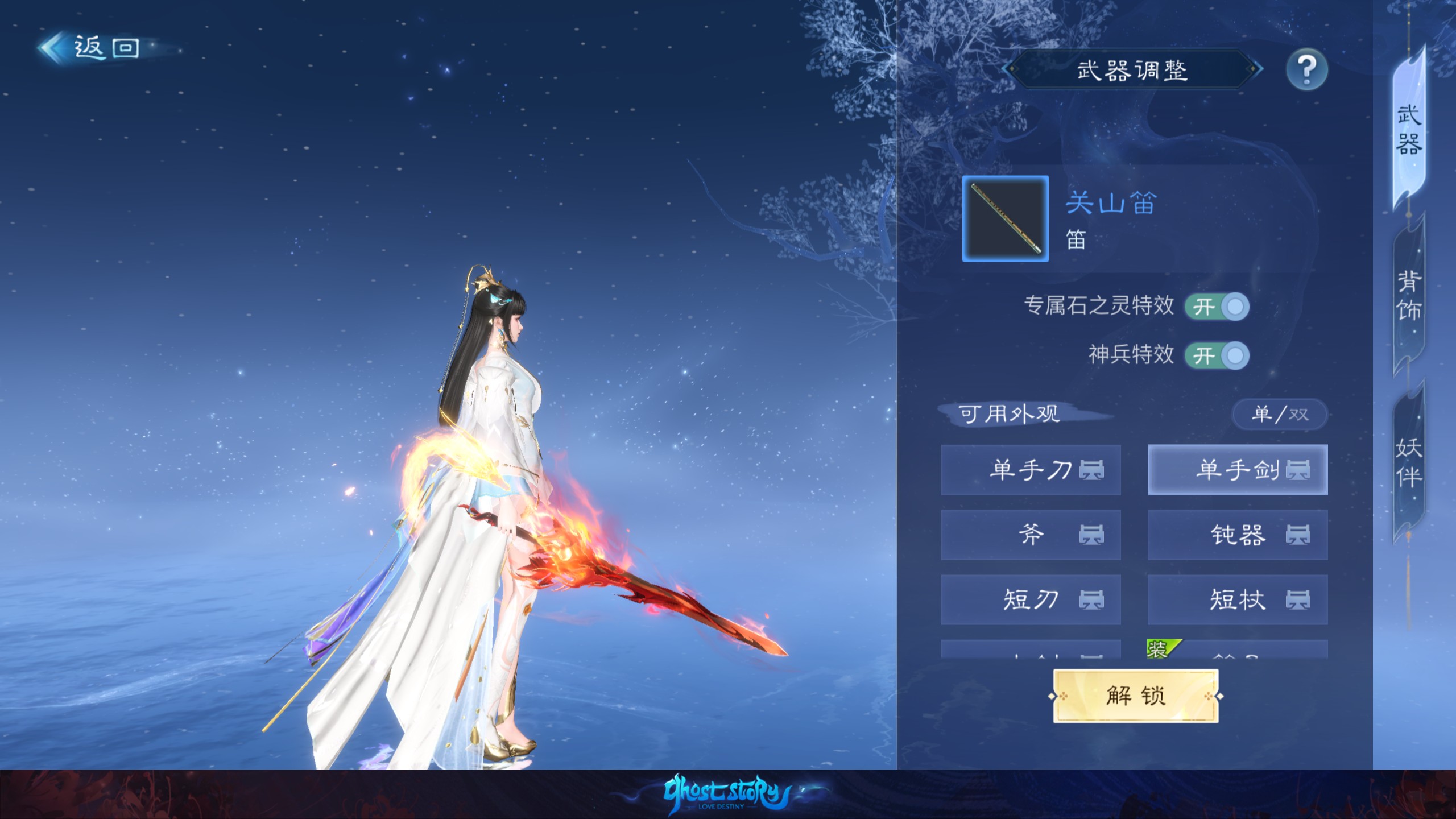Click the golden 解锁 unlock button
Image resolution: width=1456 pixels, height=819 pixels.
pos(1135,696)
